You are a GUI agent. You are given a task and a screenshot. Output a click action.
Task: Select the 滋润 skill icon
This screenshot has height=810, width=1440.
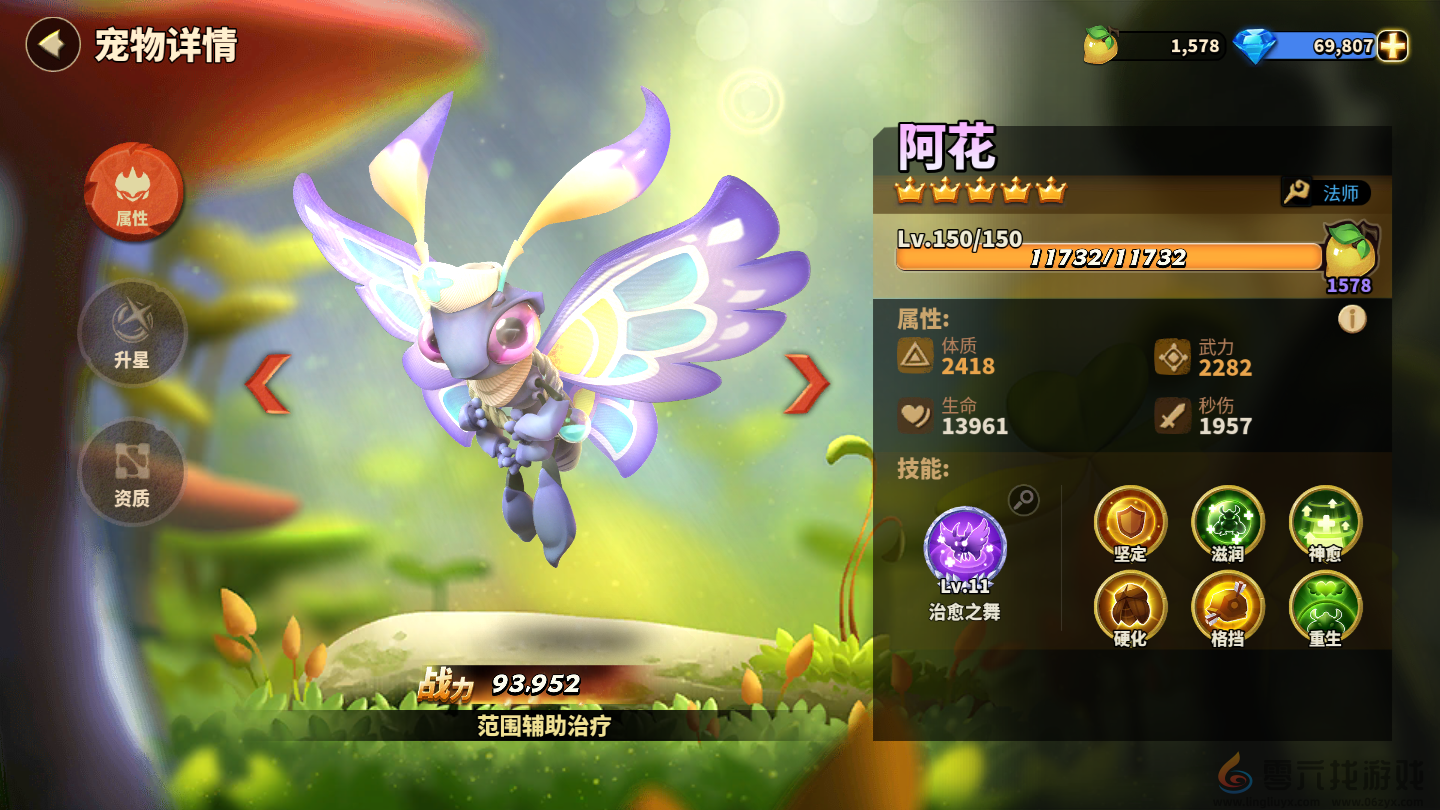pyautogui.click(x=1227, y=520)
